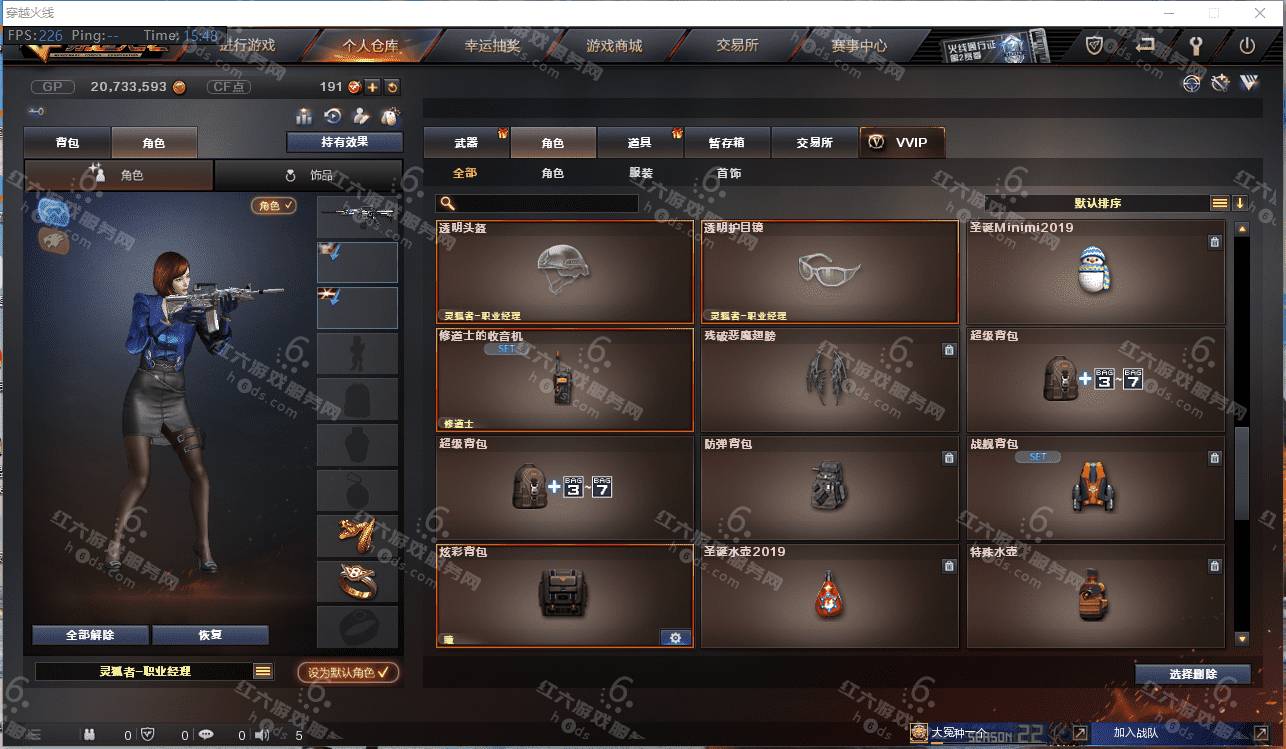The width and height of the screenshot is (1286, 749).
Task: Open the 游戏商城 game shop menu
Action: pos(614,46)
